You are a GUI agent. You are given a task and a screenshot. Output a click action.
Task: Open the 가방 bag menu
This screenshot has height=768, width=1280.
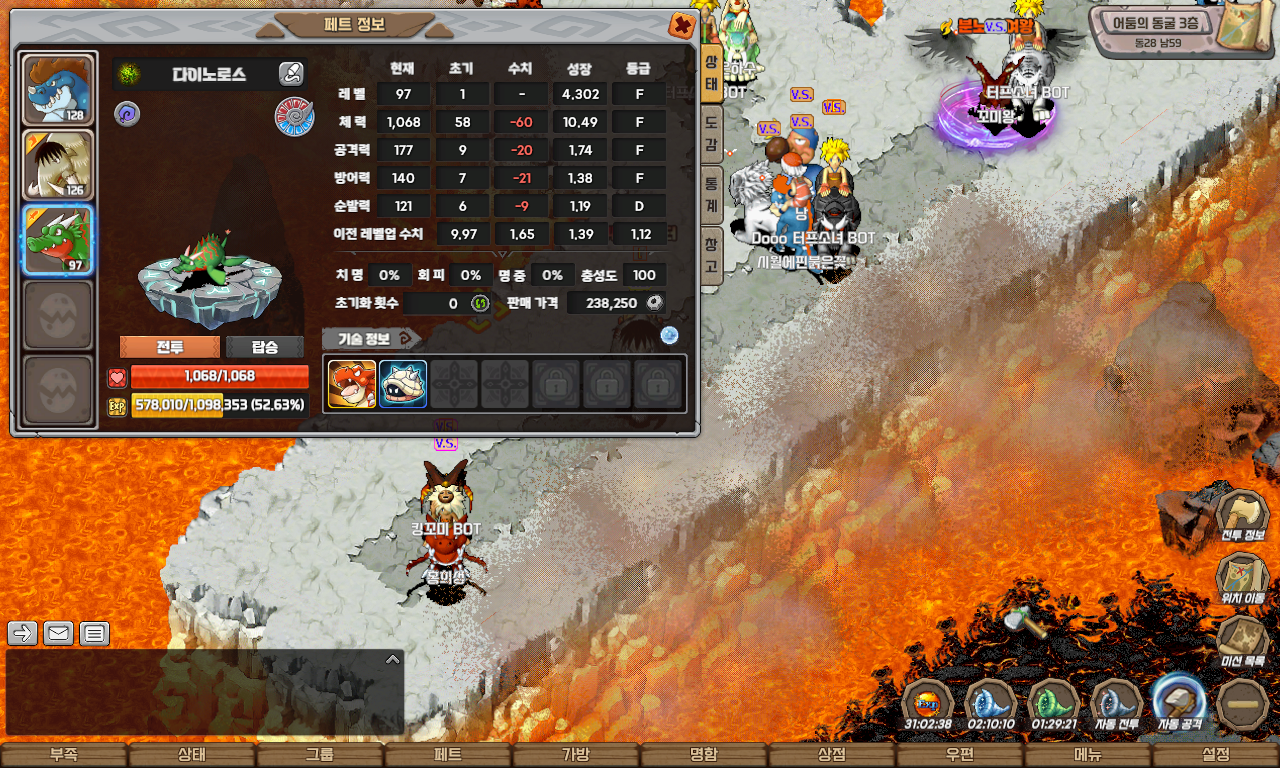[x=576, y=755]
